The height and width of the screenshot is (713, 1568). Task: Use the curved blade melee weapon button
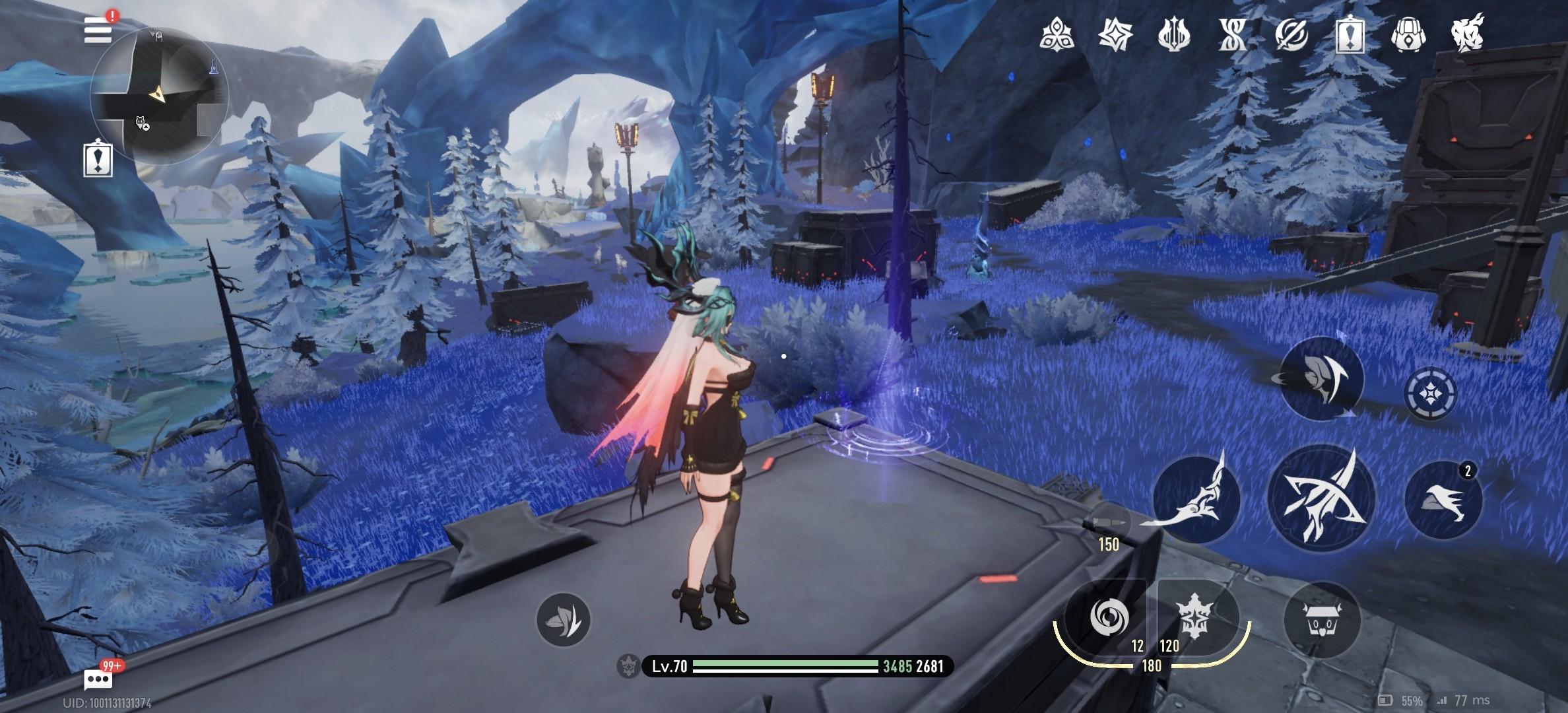[1196, 500]
